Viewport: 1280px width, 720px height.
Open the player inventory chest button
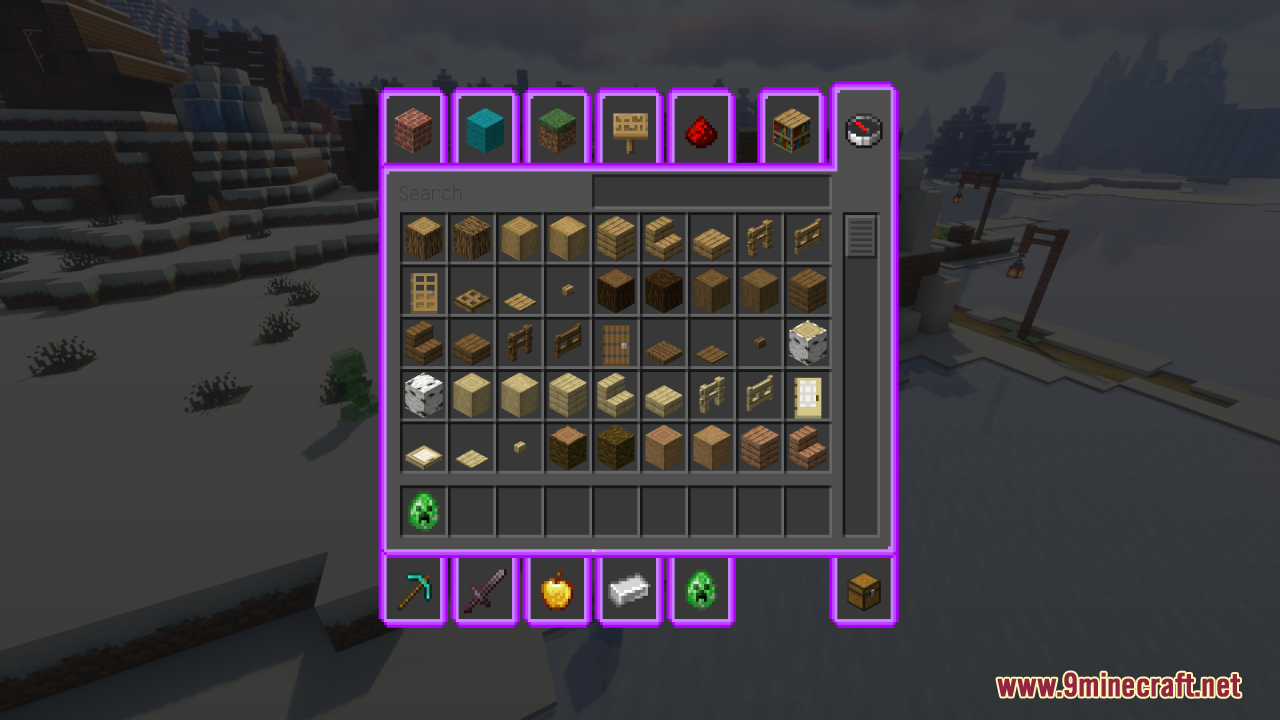[x=863, y=590]
